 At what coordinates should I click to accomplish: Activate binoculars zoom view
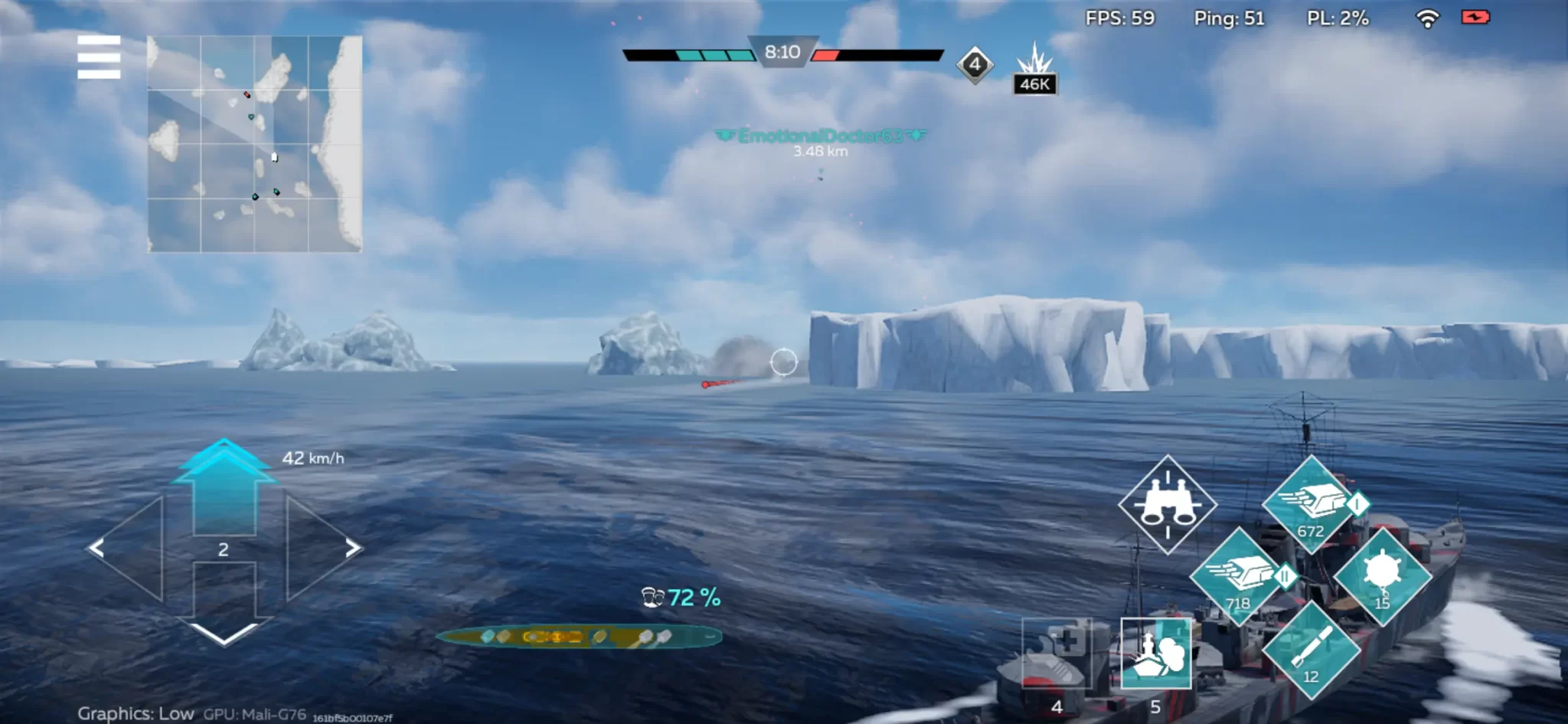click(1167, 504)
